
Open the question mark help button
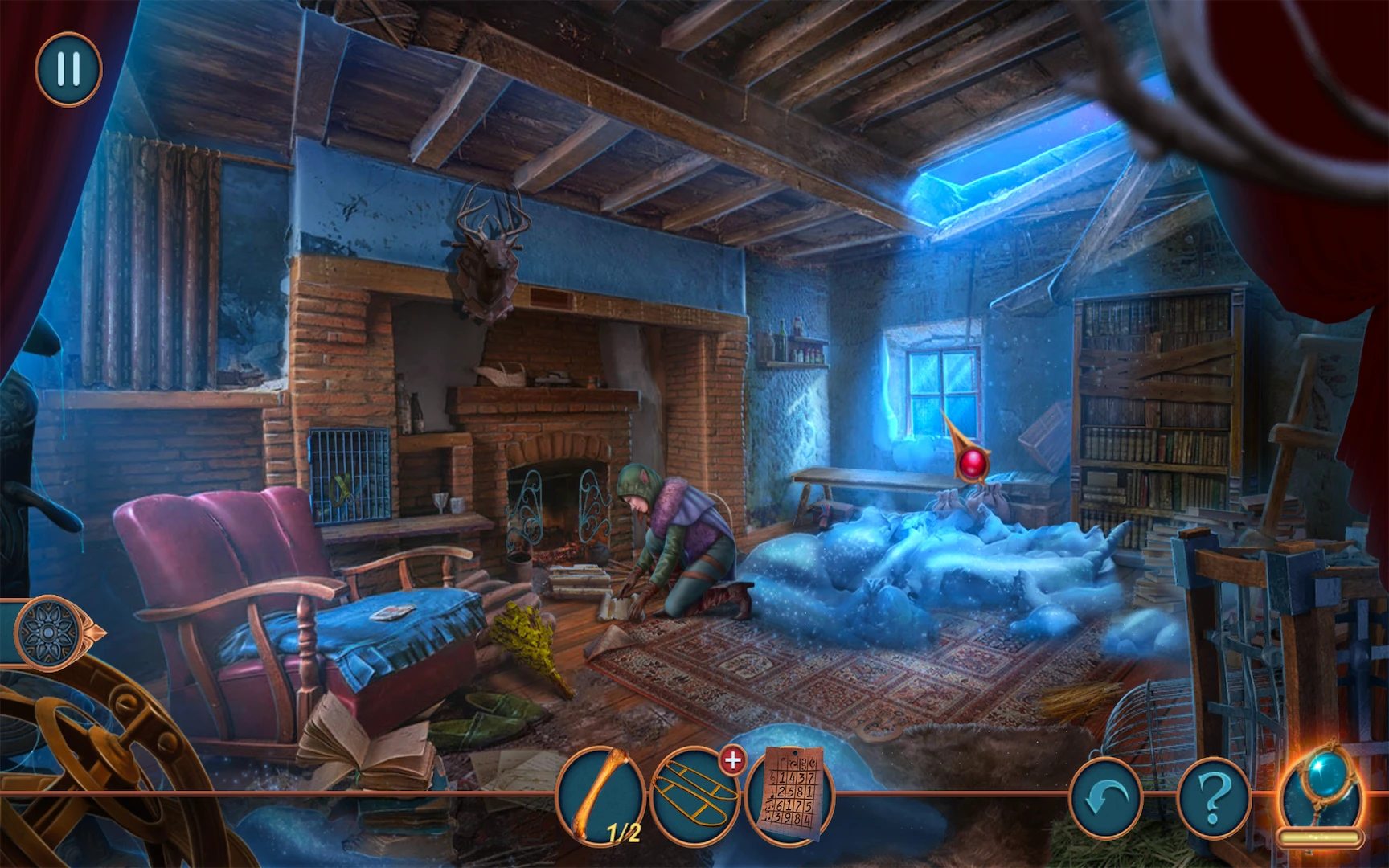[x=1214, y=797]
